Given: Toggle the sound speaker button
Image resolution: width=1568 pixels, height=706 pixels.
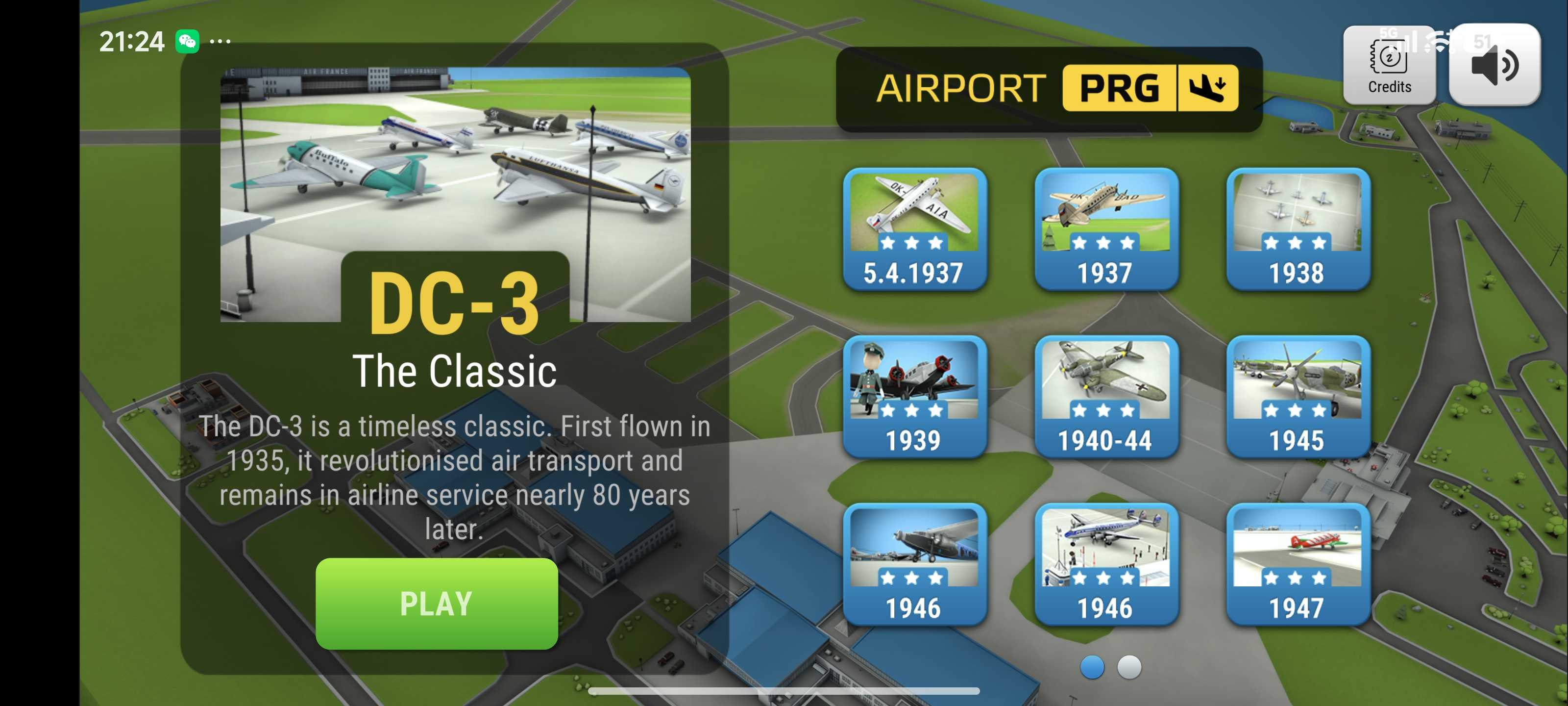Looking at the screenshot, I should 1494,65.
